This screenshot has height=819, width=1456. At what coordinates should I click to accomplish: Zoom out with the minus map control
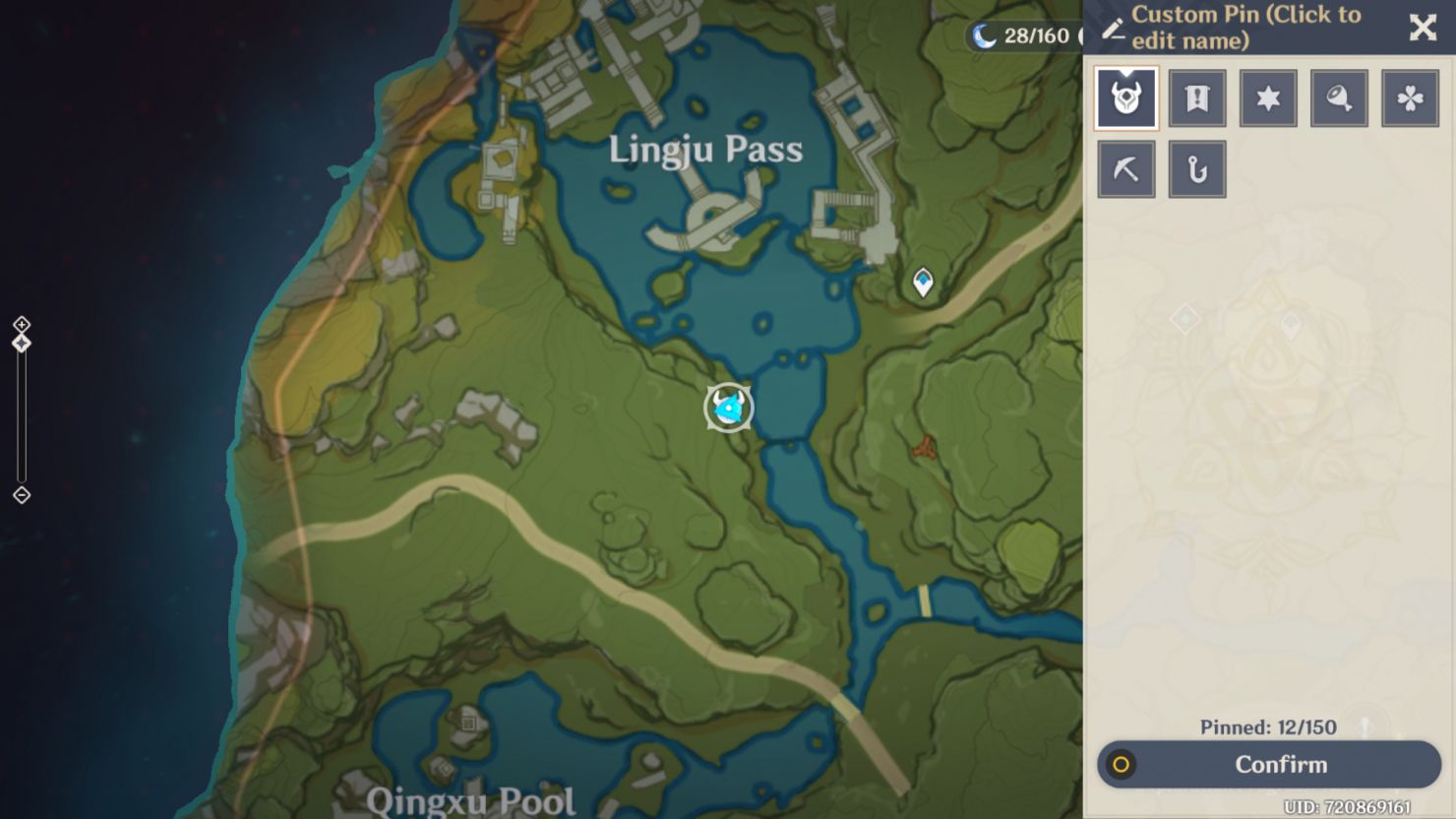[x=20, y=495]
